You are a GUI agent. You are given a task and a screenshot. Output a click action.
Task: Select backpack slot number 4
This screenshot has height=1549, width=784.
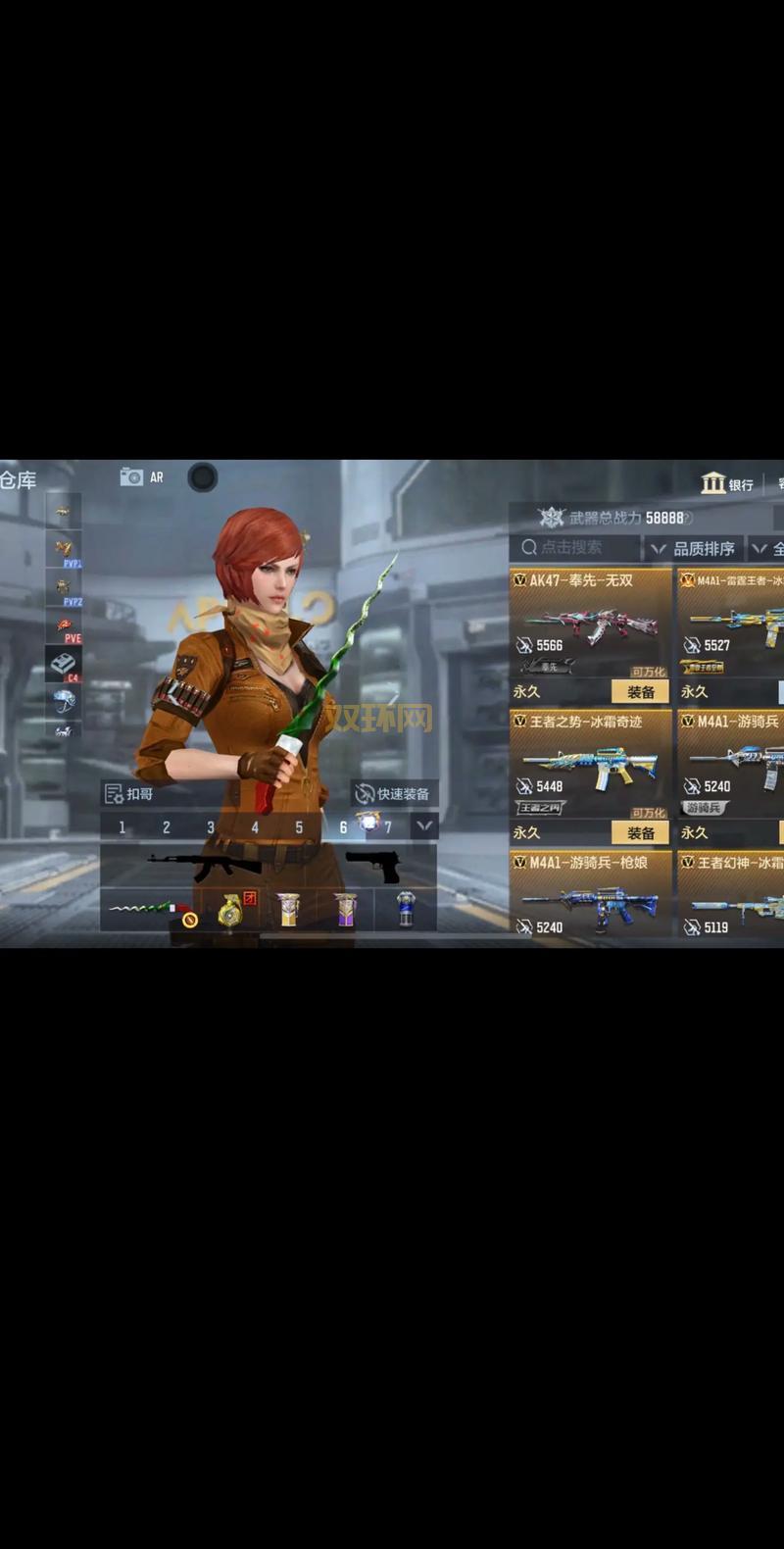click(255, 827)
